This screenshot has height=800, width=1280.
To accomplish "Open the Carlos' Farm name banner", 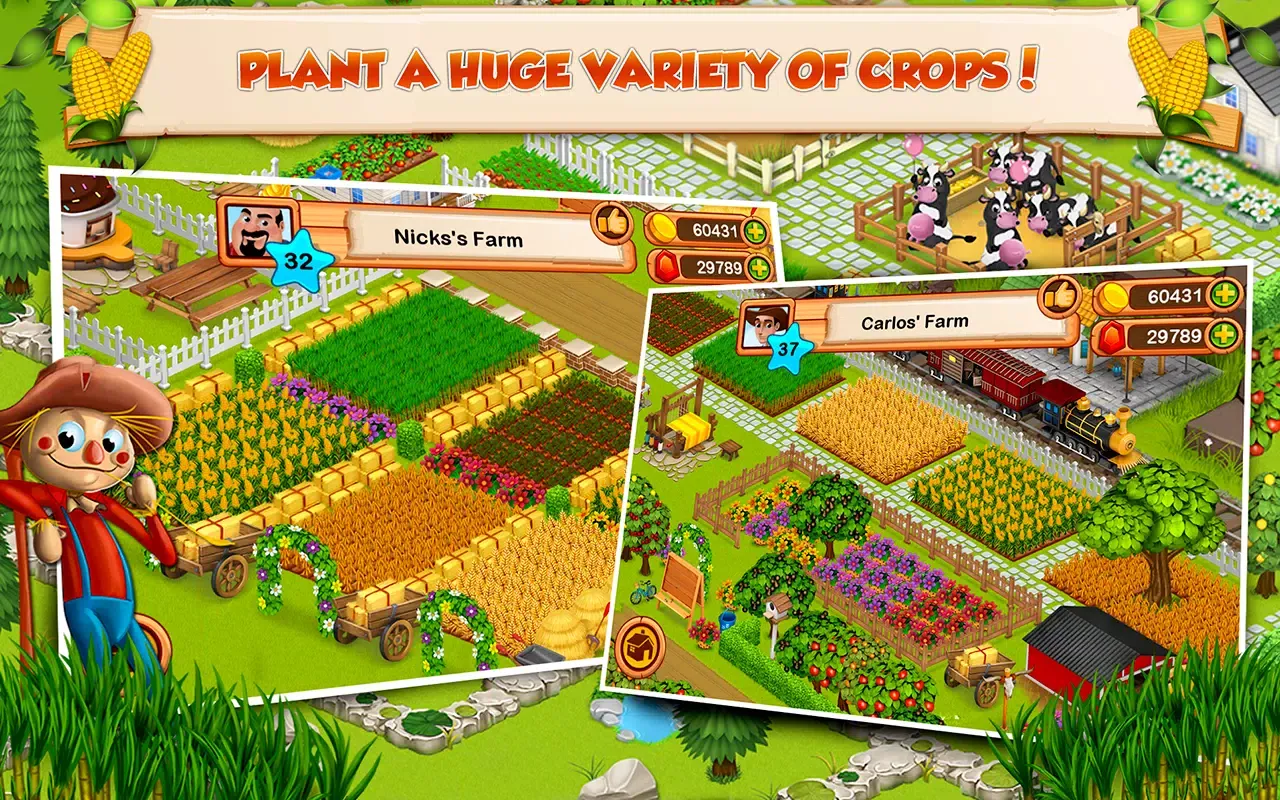I will pyautogui.click(x=915, y=321).
